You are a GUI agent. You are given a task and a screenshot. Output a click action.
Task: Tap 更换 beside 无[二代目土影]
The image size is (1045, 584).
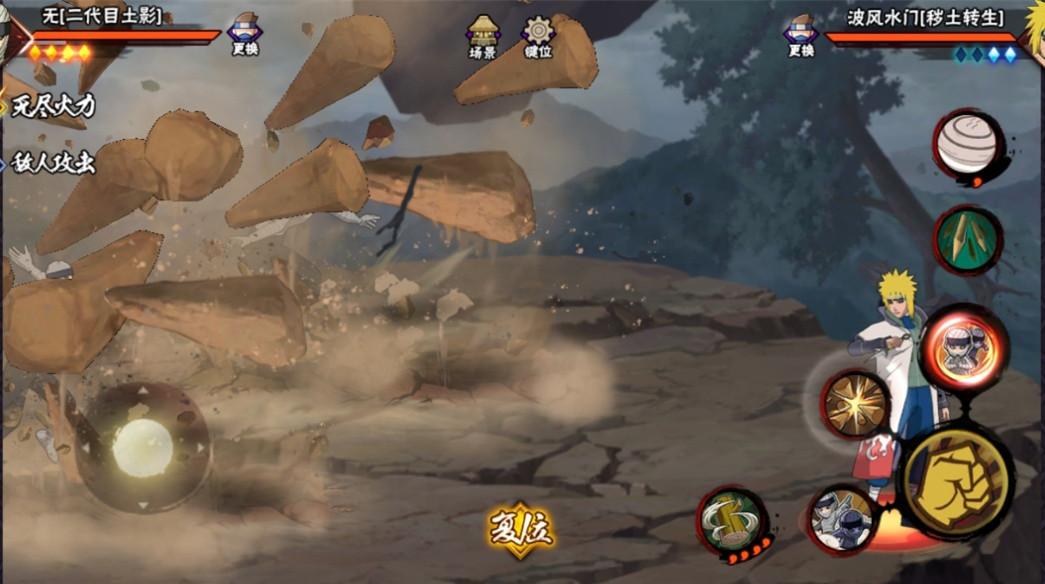245,34
